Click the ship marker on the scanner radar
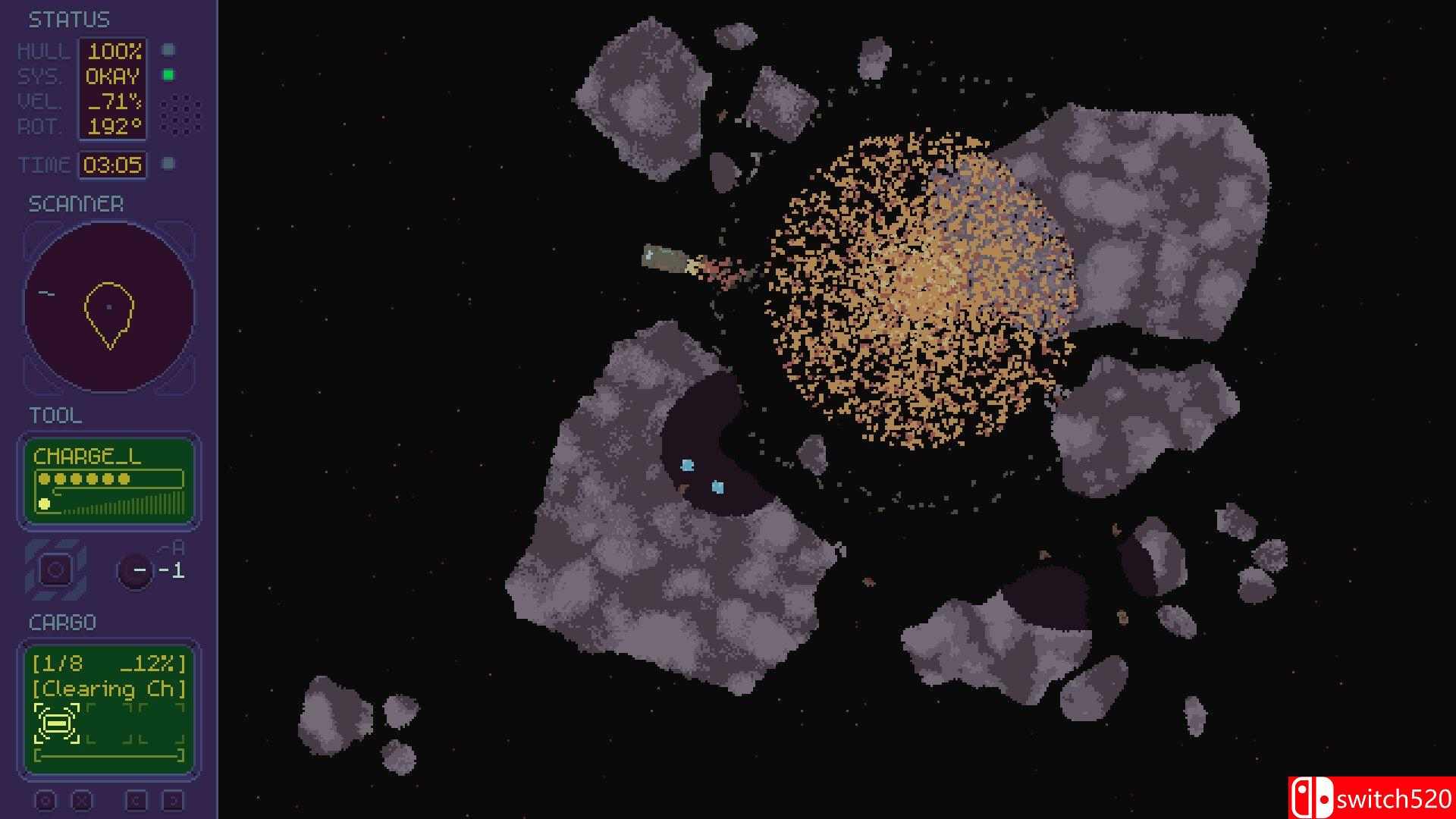Image resolution: width=1456 pixels, height=819 pixels. point(110,307)
